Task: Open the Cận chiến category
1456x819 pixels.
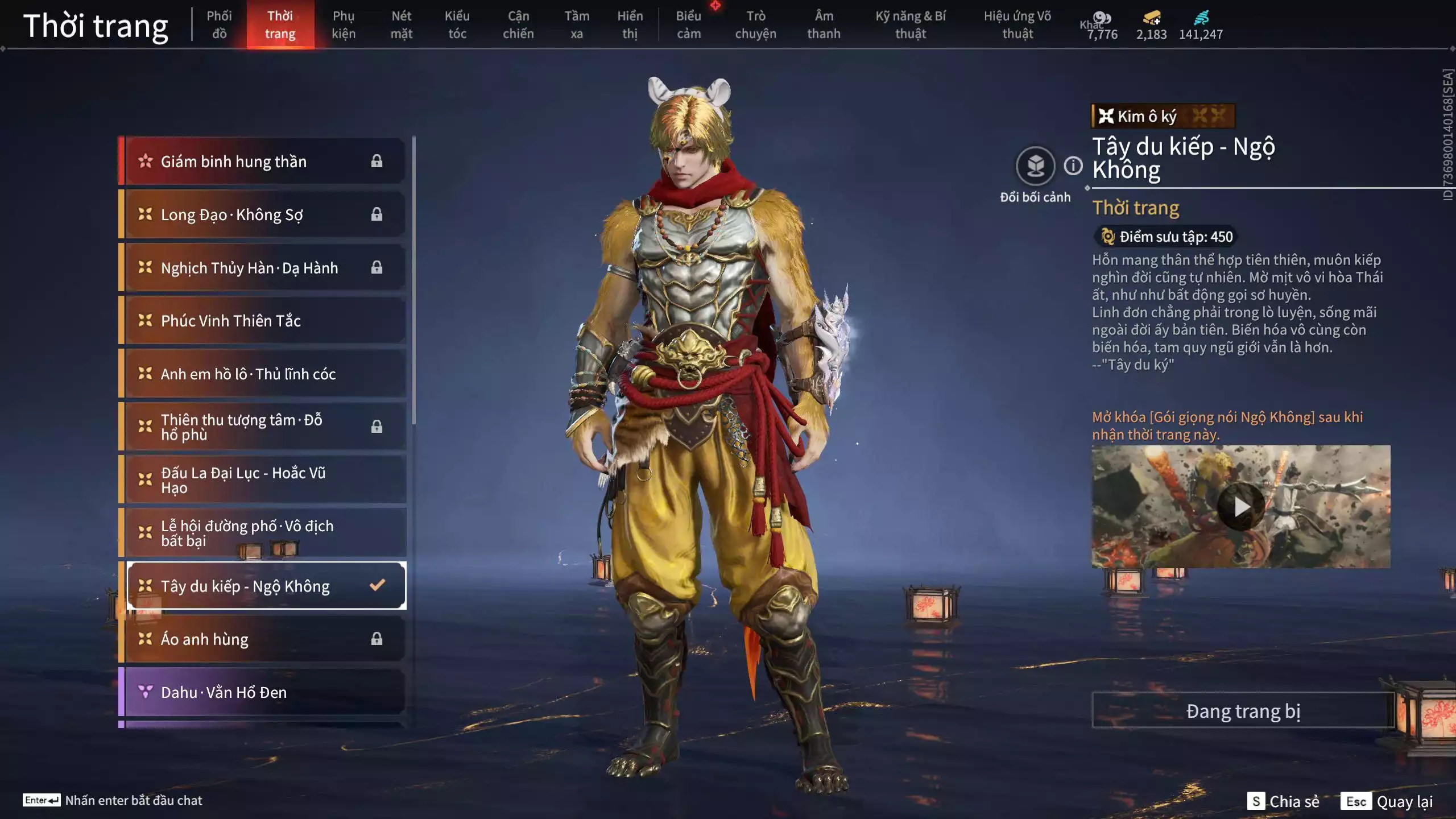Action: pyautogui.click(x=518, y=24)
